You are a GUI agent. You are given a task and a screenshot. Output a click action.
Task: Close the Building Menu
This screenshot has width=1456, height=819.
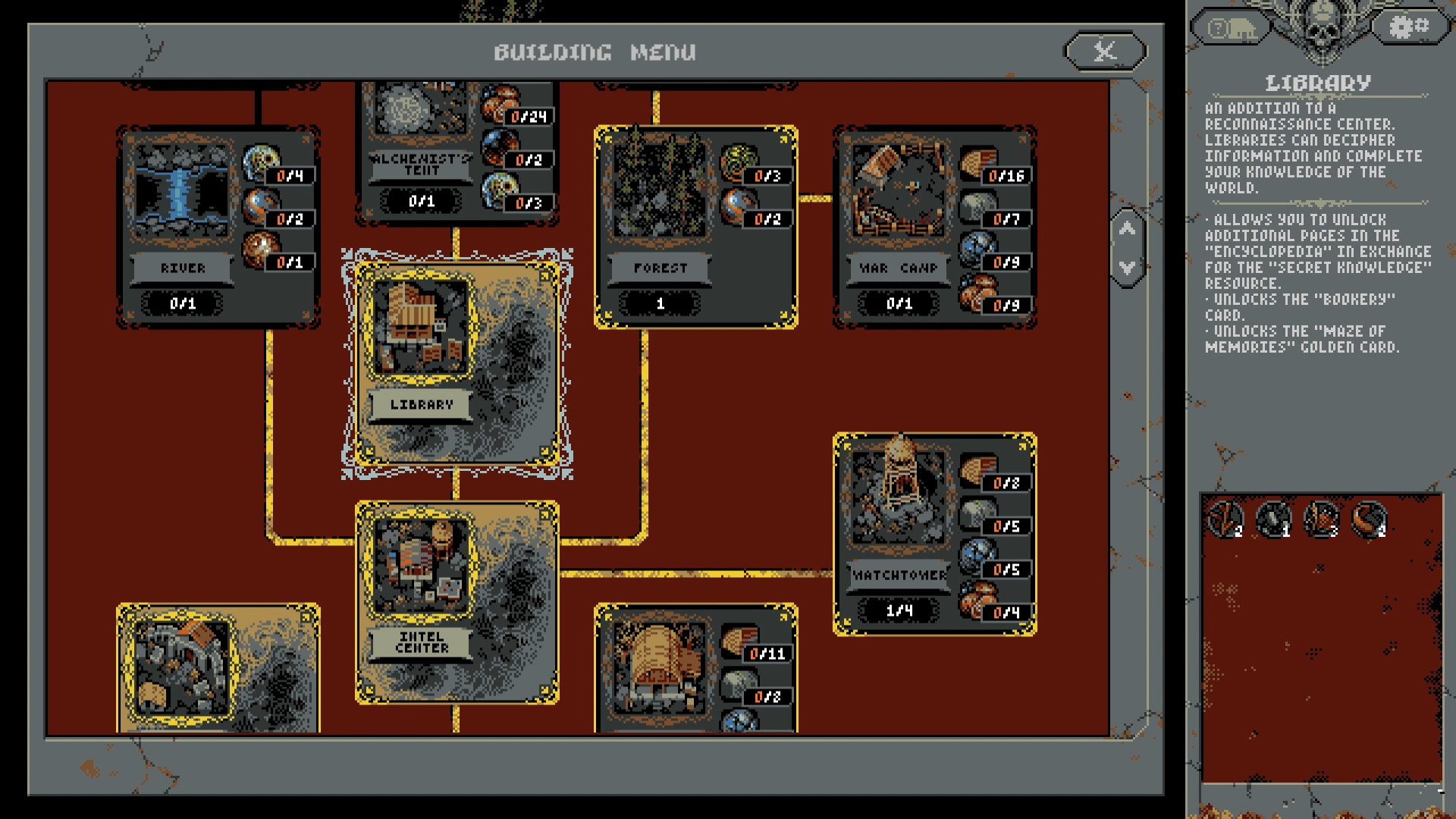click(x=1103, y=52)
